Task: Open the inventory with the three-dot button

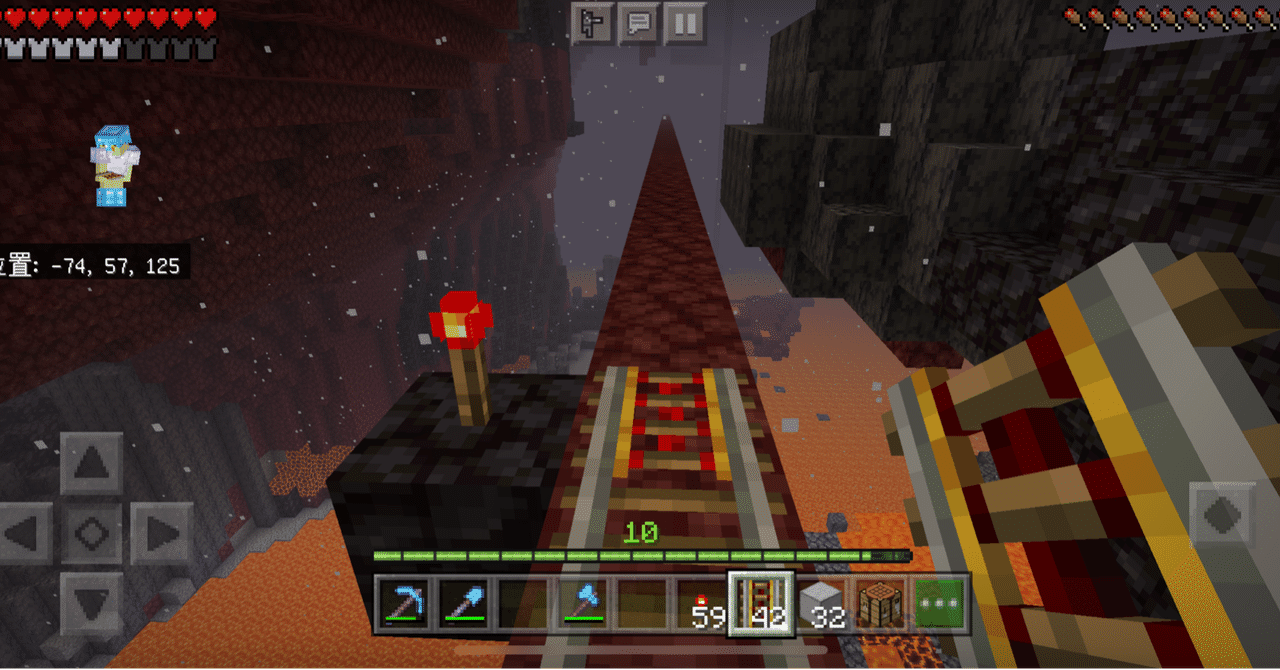Action: pos(939,603)
